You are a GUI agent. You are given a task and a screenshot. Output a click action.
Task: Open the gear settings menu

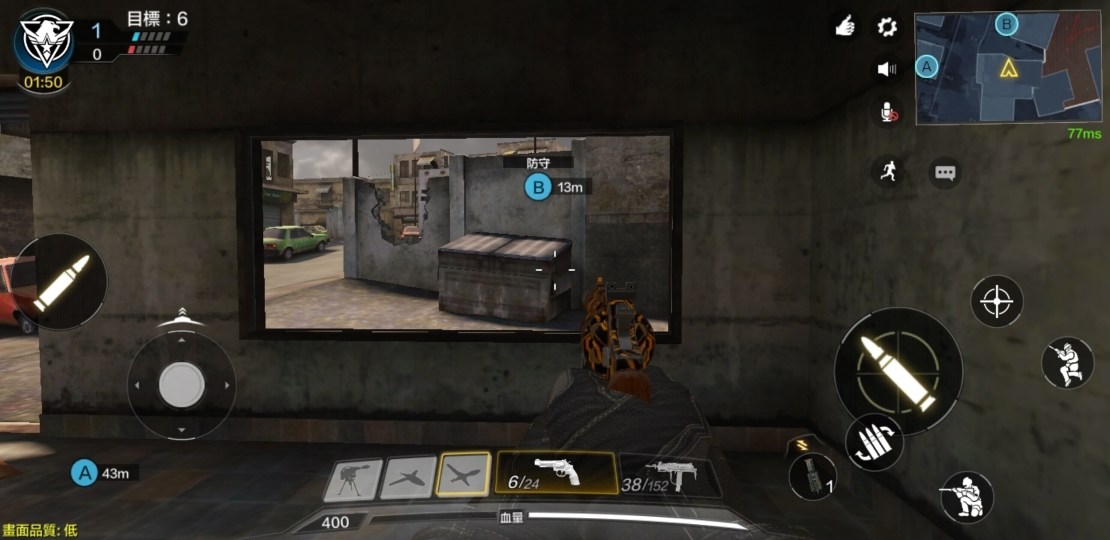(x=887, y=27)
